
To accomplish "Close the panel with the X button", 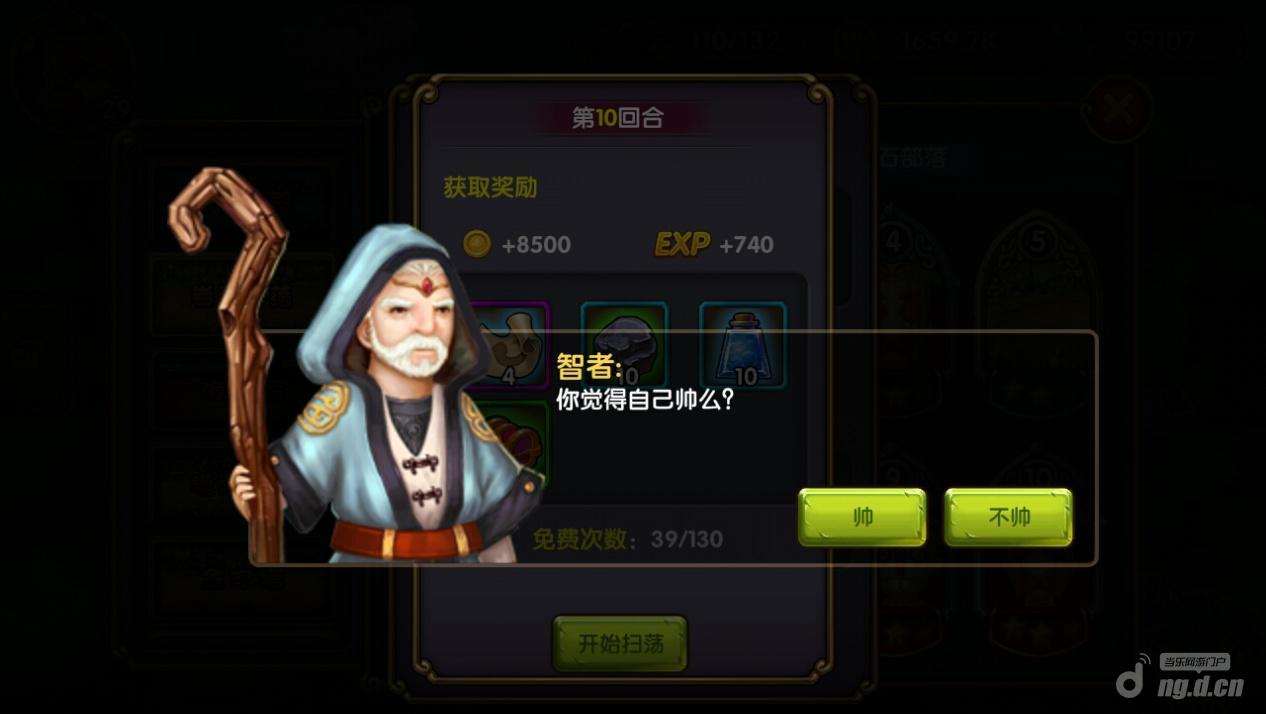I will [1118, 108].
